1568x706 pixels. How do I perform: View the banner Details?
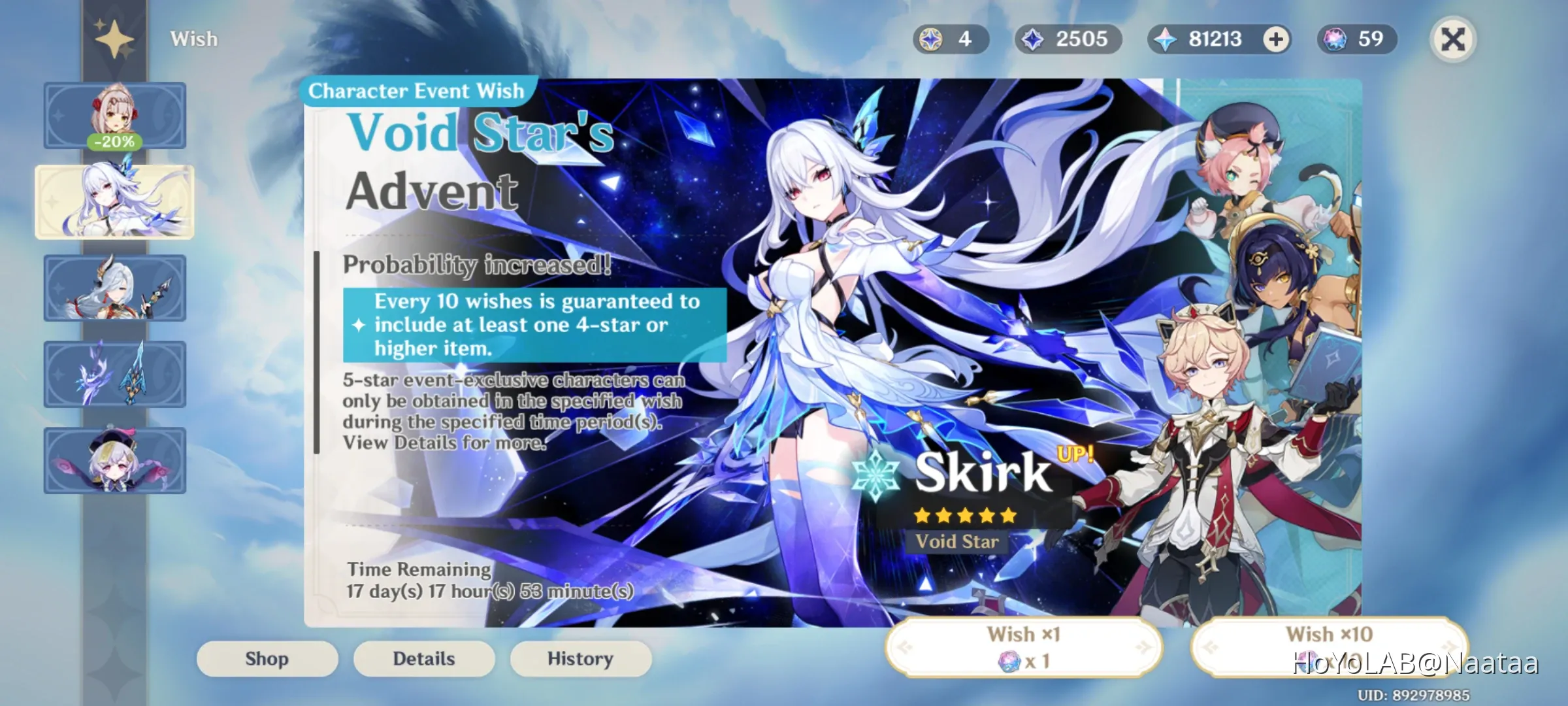point(423,658)
